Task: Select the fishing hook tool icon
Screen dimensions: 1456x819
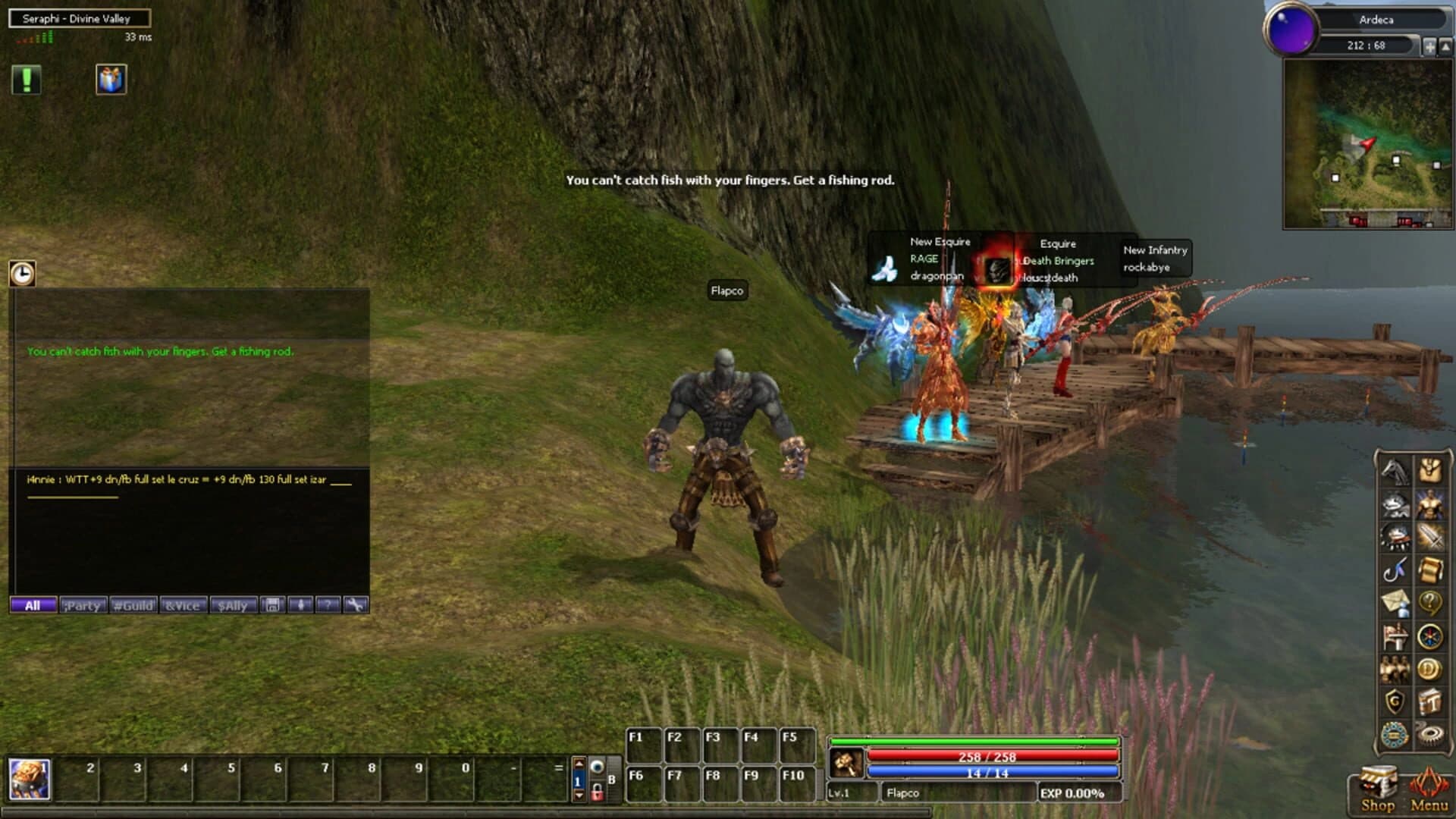Action: click(1395, 570)
